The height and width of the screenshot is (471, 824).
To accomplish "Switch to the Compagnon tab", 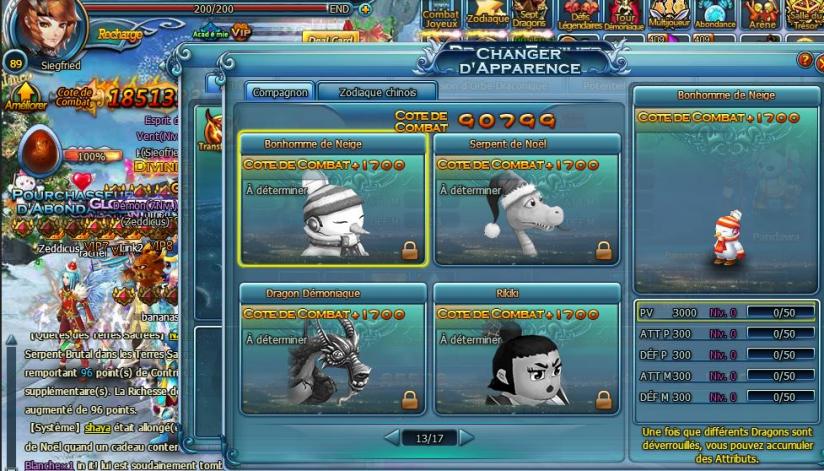I will (x=280, y=91).
